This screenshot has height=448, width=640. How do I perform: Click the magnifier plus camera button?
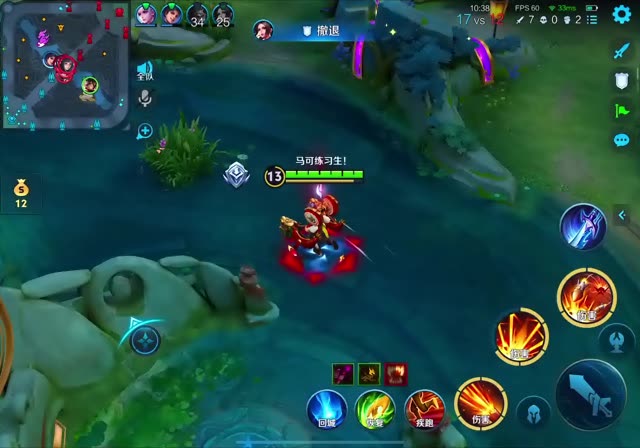145,130
